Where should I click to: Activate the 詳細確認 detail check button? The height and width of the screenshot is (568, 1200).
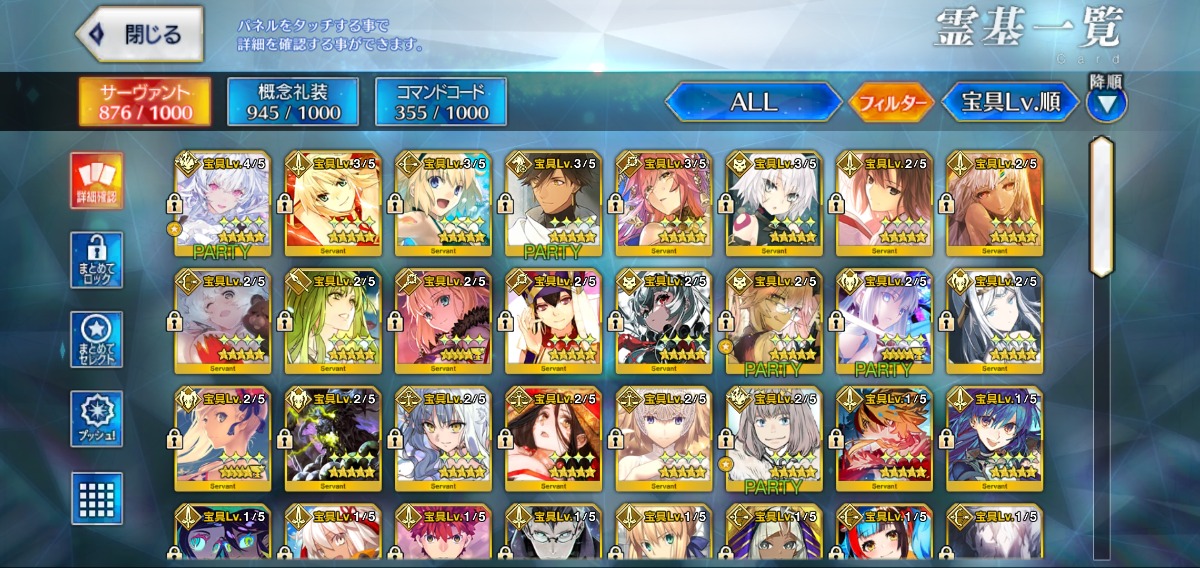pos(97,181)
